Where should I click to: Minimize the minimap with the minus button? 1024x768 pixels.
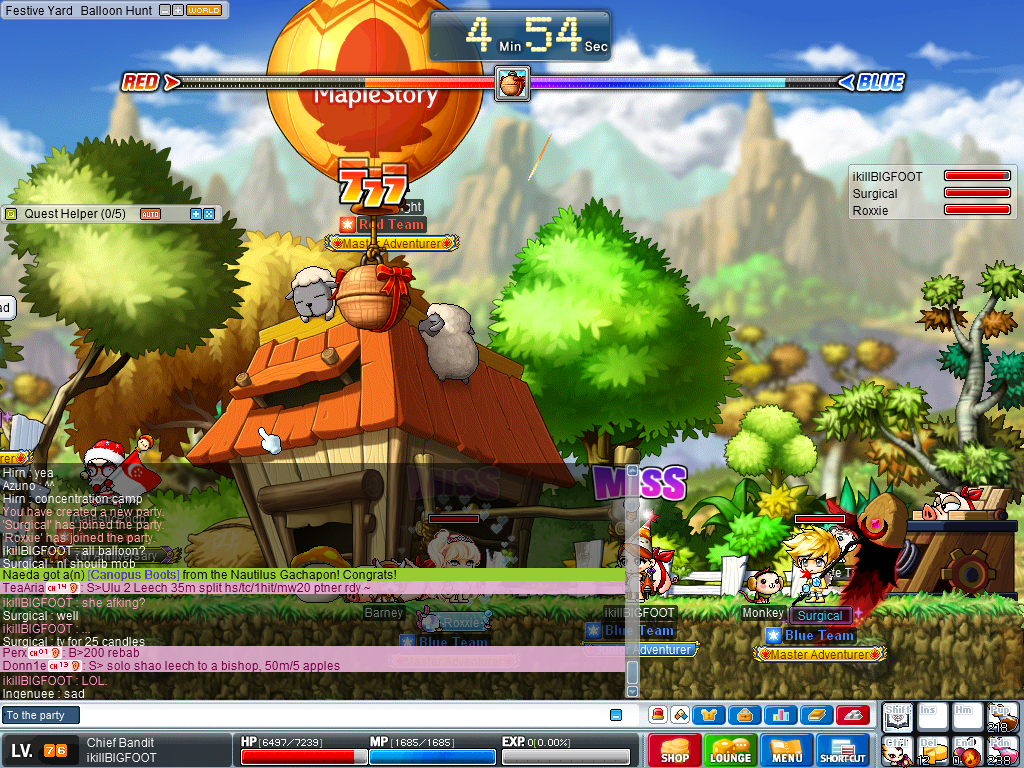click(165, 11)
